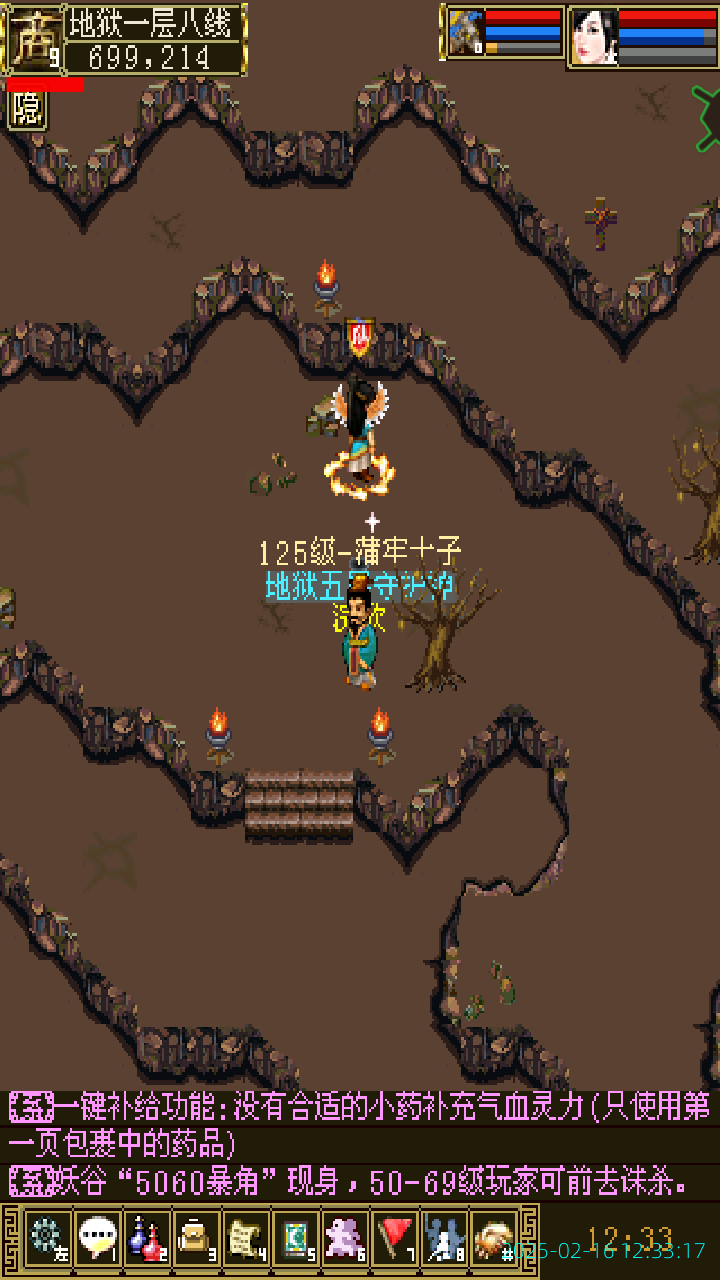720x1280 pixels.
Task: Open the two-figures team icon
Action: (x=444, y=1237)
